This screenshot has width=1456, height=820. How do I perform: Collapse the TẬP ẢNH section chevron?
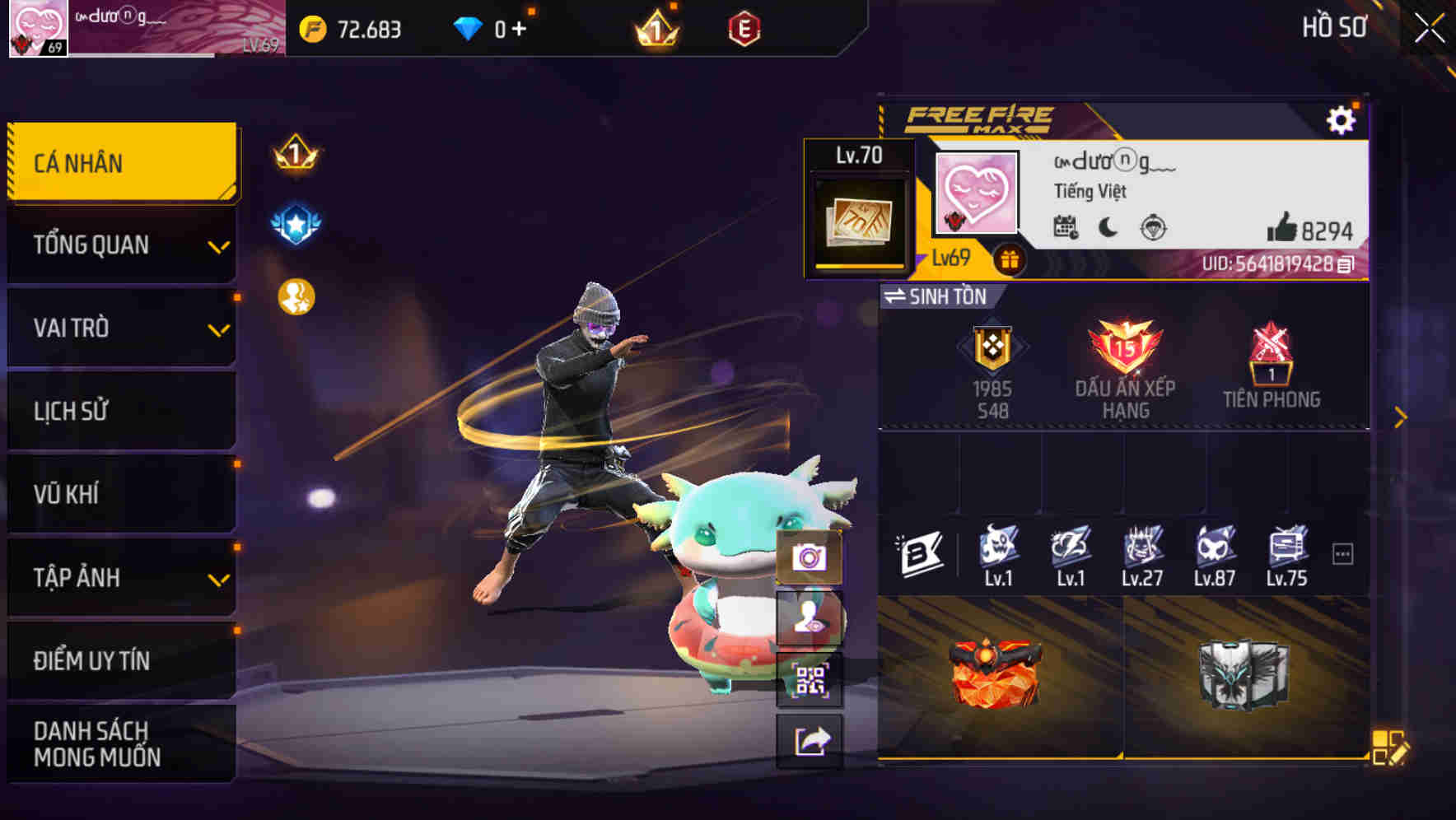[217, 583]
